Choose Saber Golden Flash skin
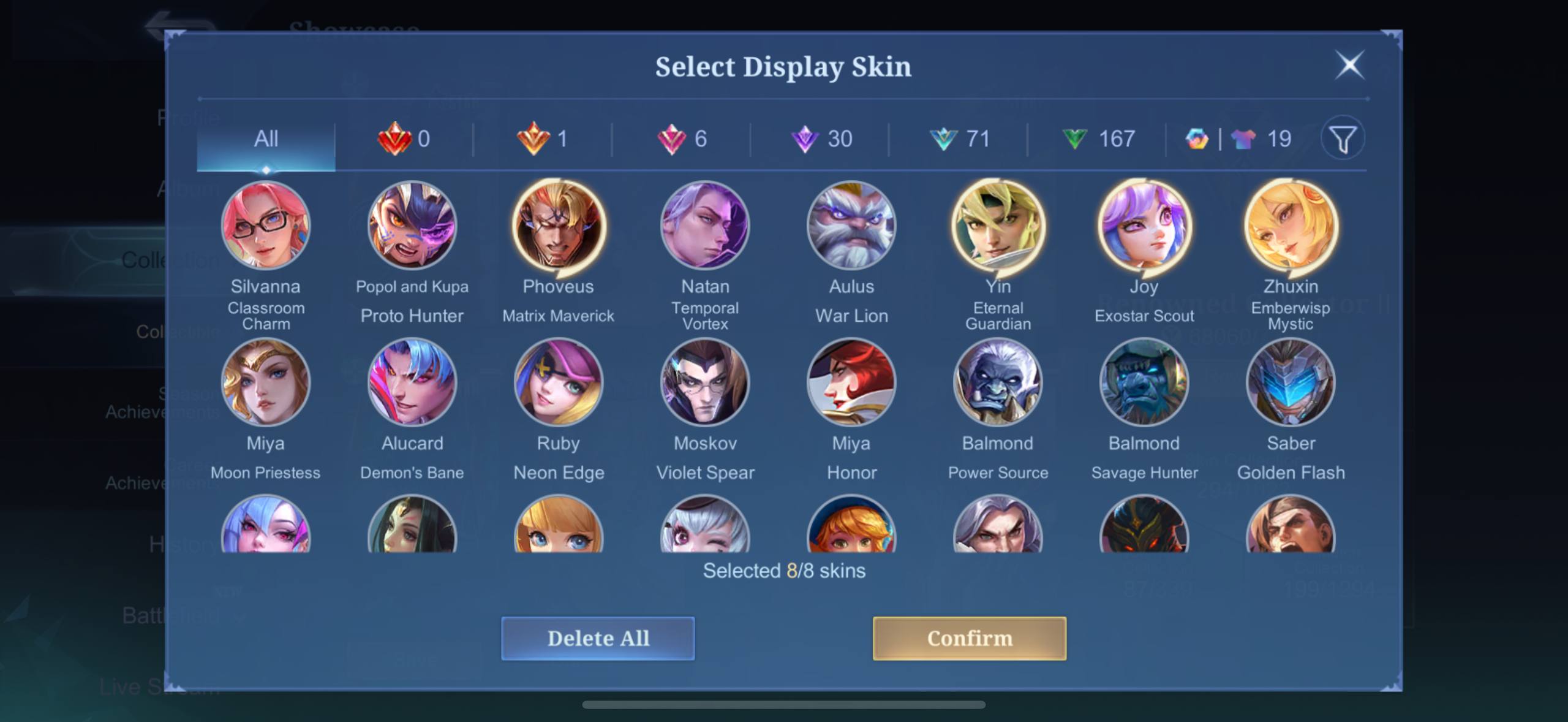This screenshot has width=1568, height=722. pyautogui.click(x=1291, y=382)
